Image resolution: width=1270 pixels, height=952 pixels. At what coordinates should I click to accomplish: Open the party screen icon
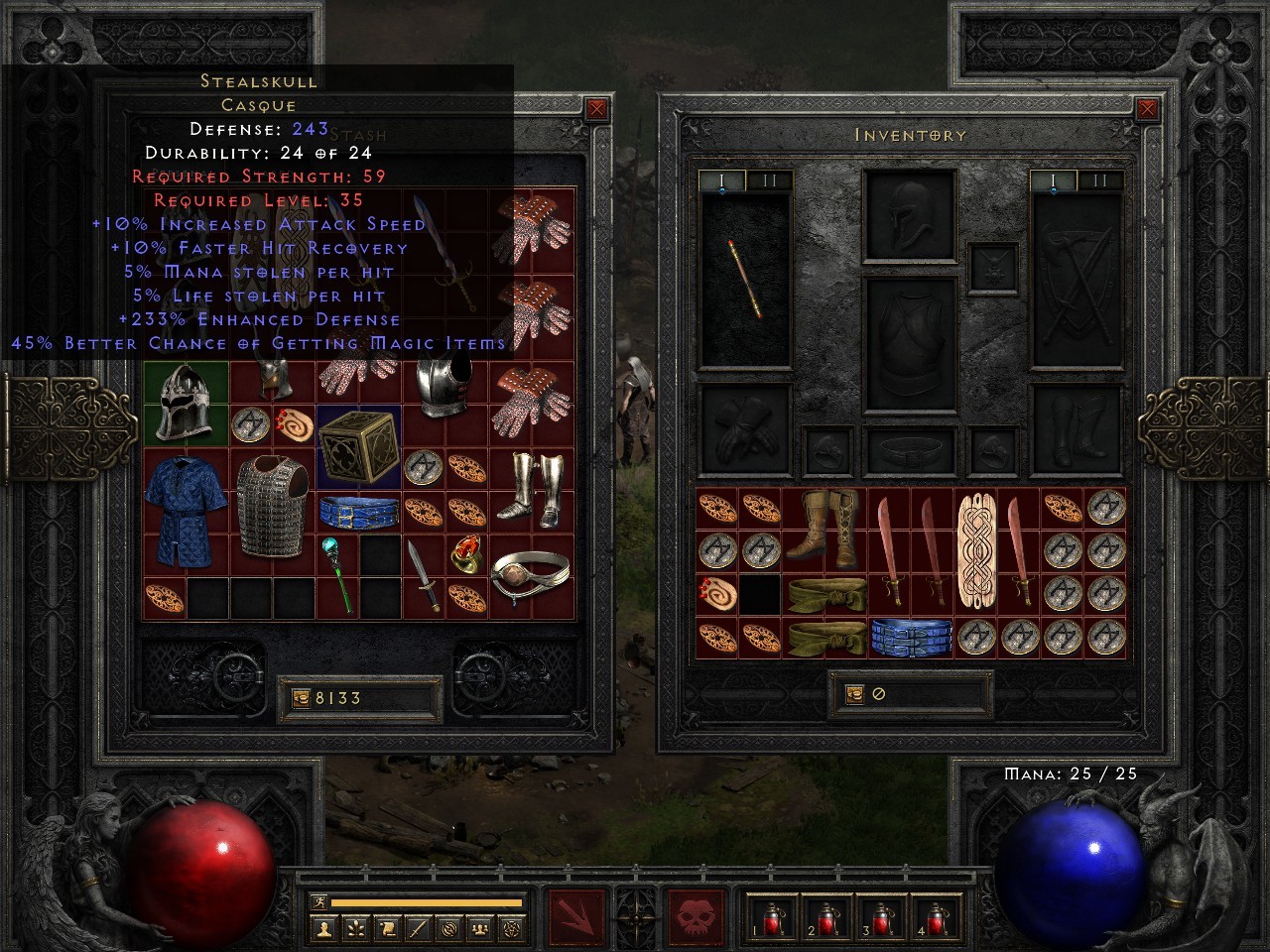tap(478, 928)
